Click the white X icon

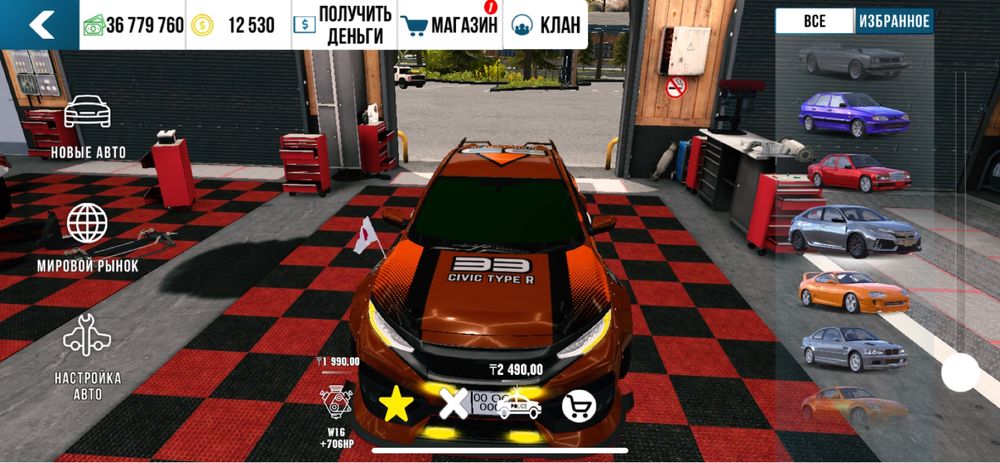pos(455,404)
